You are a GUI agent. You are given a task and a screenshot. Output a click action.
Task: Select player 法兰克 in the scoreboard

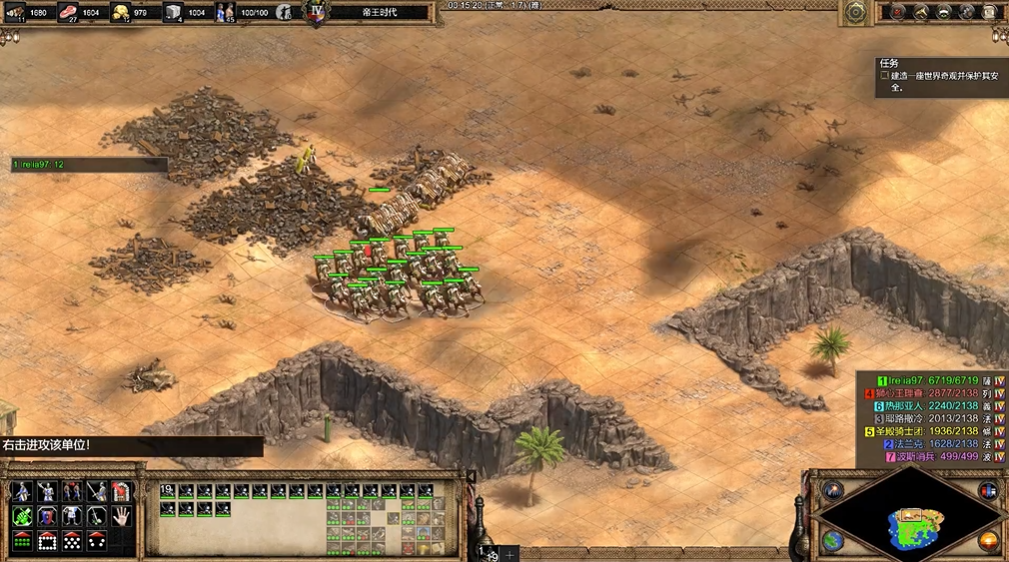(x=904, y=444)
